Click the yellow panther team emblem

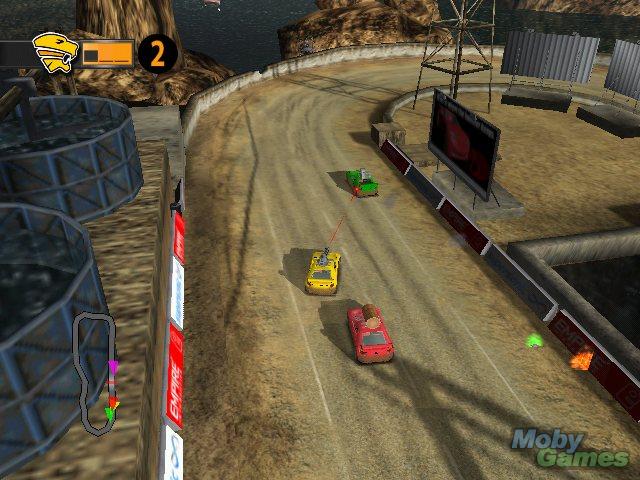tap(55, 52)
